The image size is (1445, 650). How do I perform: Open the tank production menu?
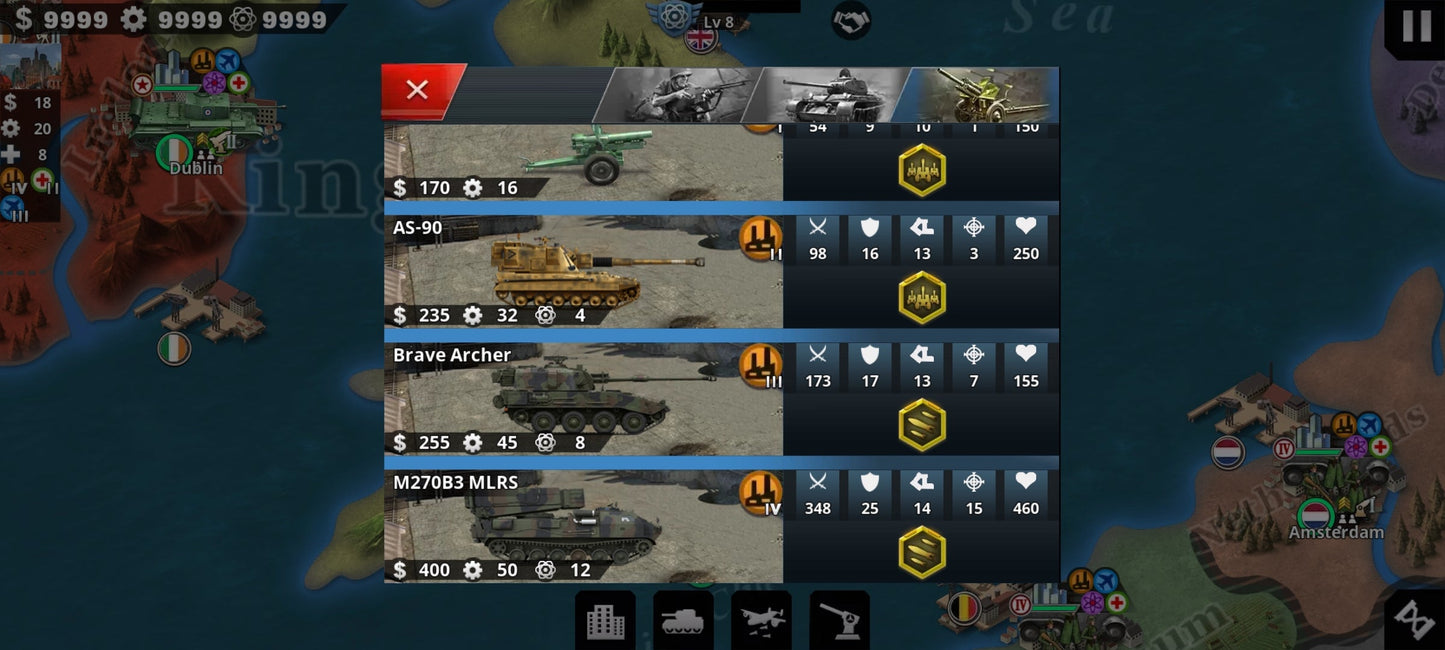click(x=683, y=620)
